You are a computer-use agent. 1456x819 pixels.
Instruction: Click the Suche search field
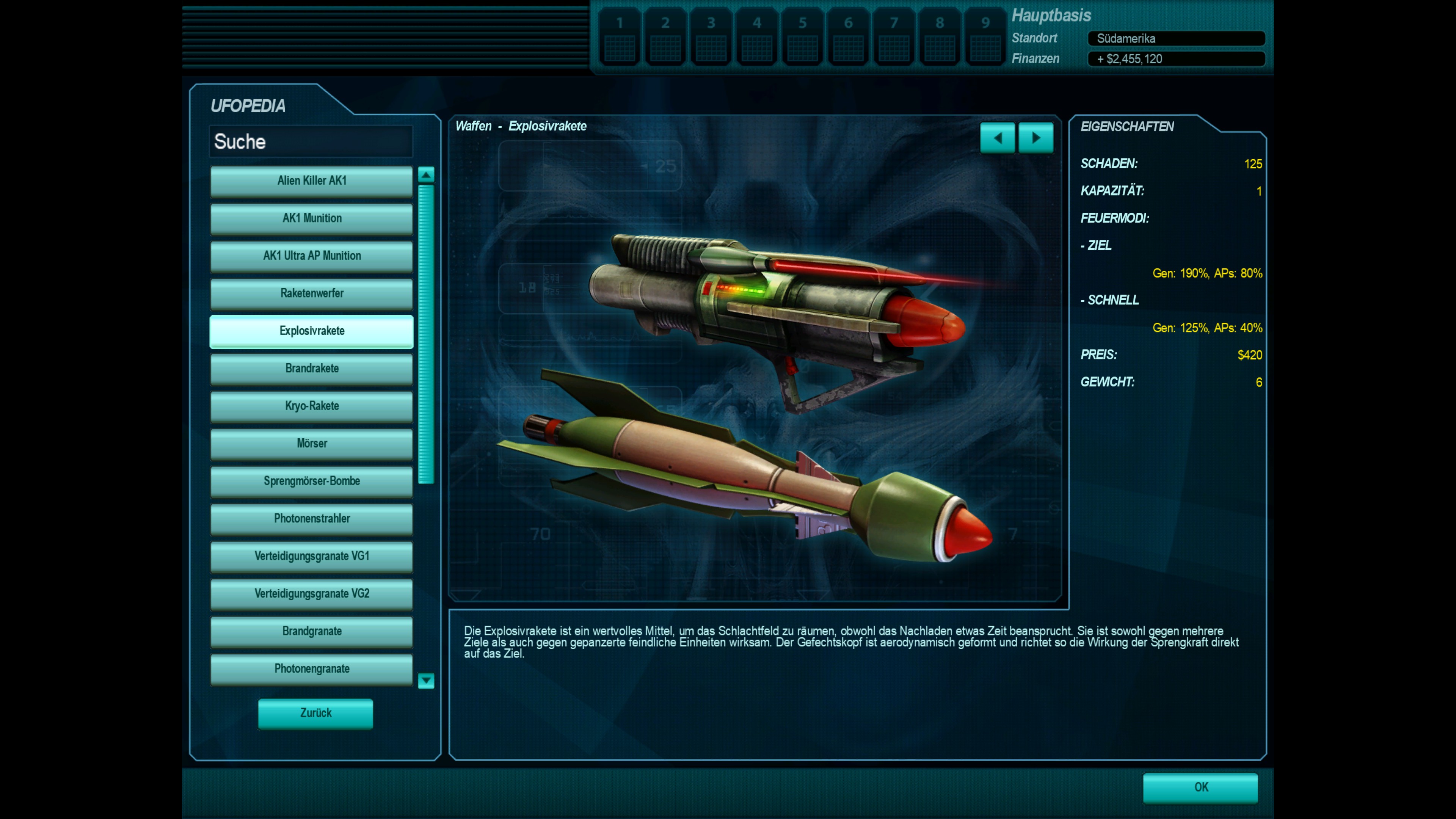(x=311, y=141)
